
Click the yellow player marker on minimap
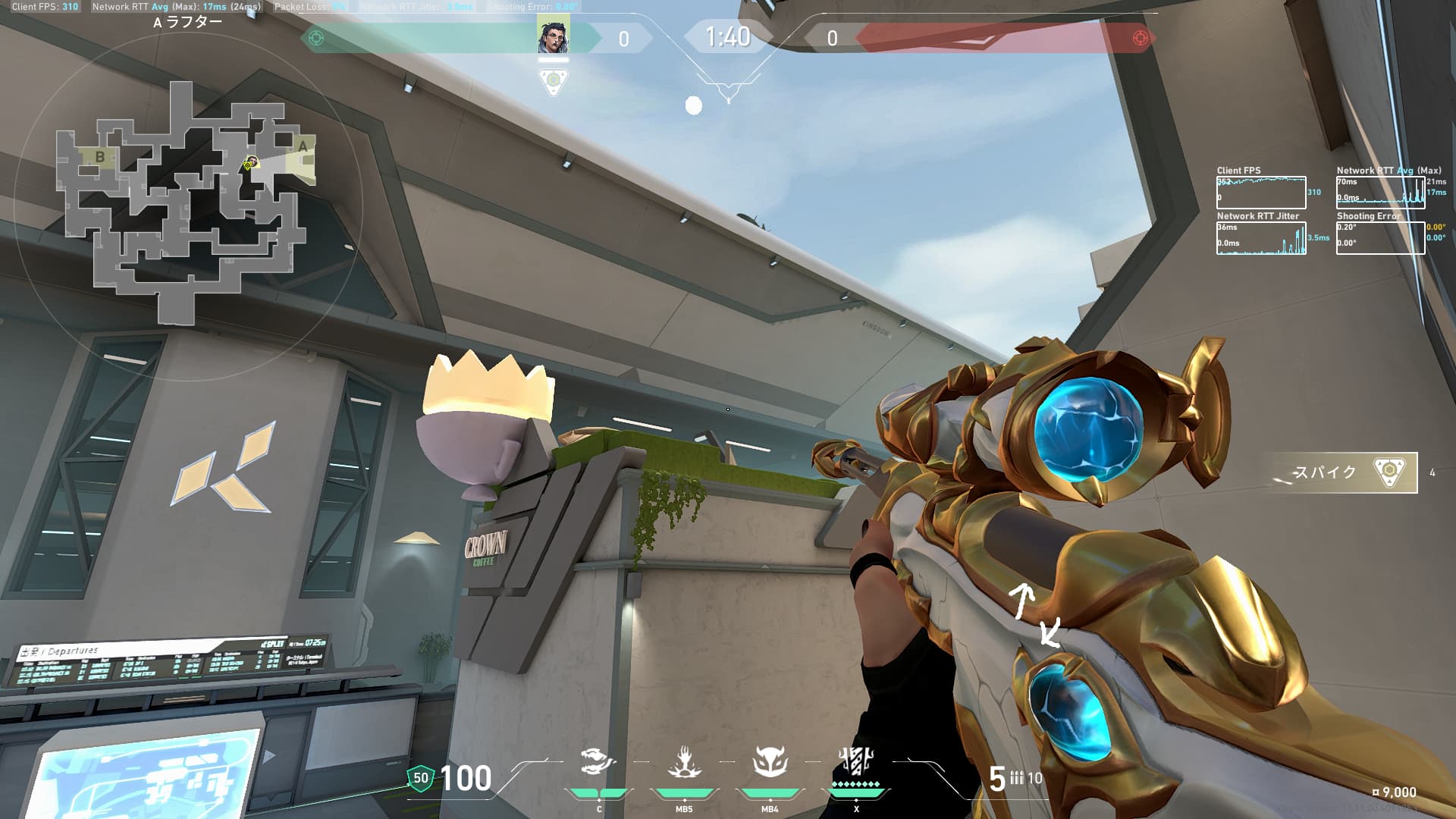[x=249, y=162]
